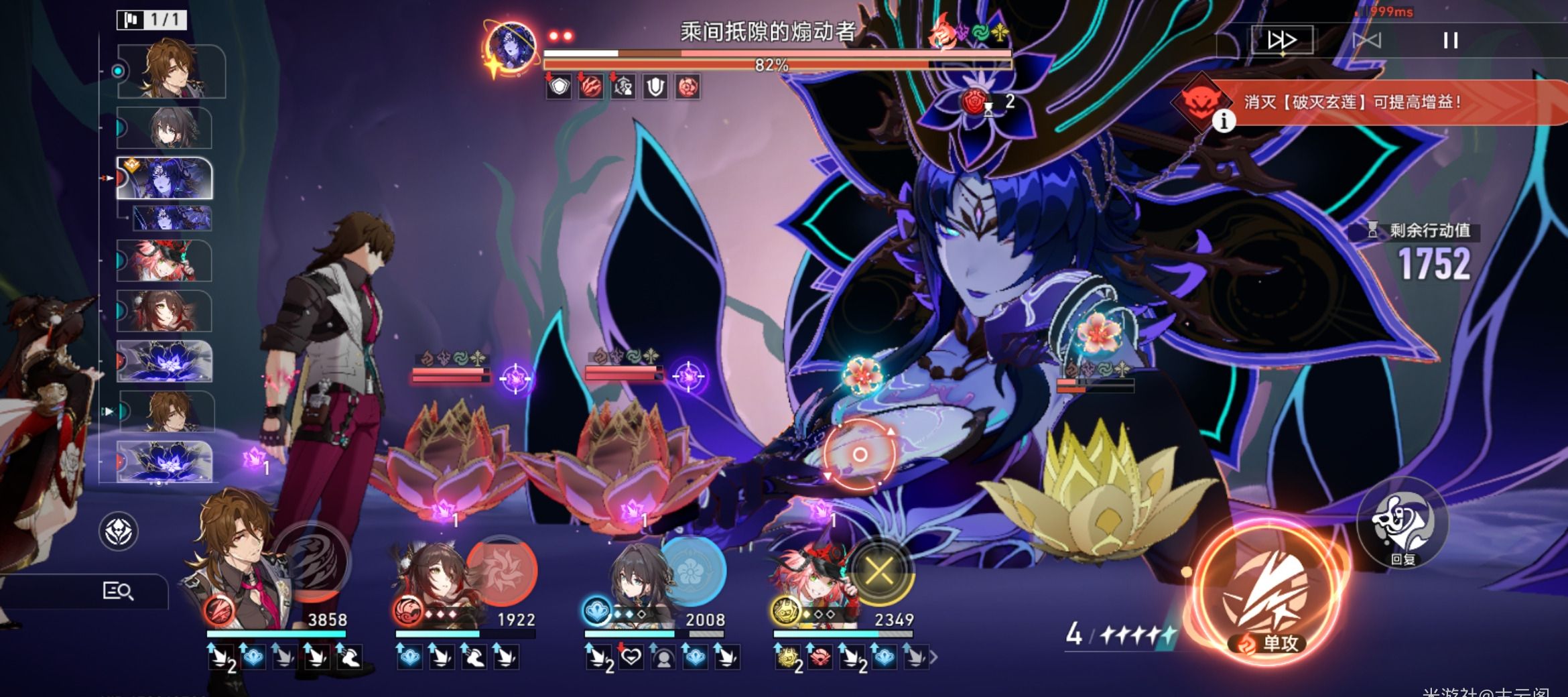Toggle the auto-battle button
Screen dimensions: 1568x697
pyautogui.click(x=1366, y=41)
